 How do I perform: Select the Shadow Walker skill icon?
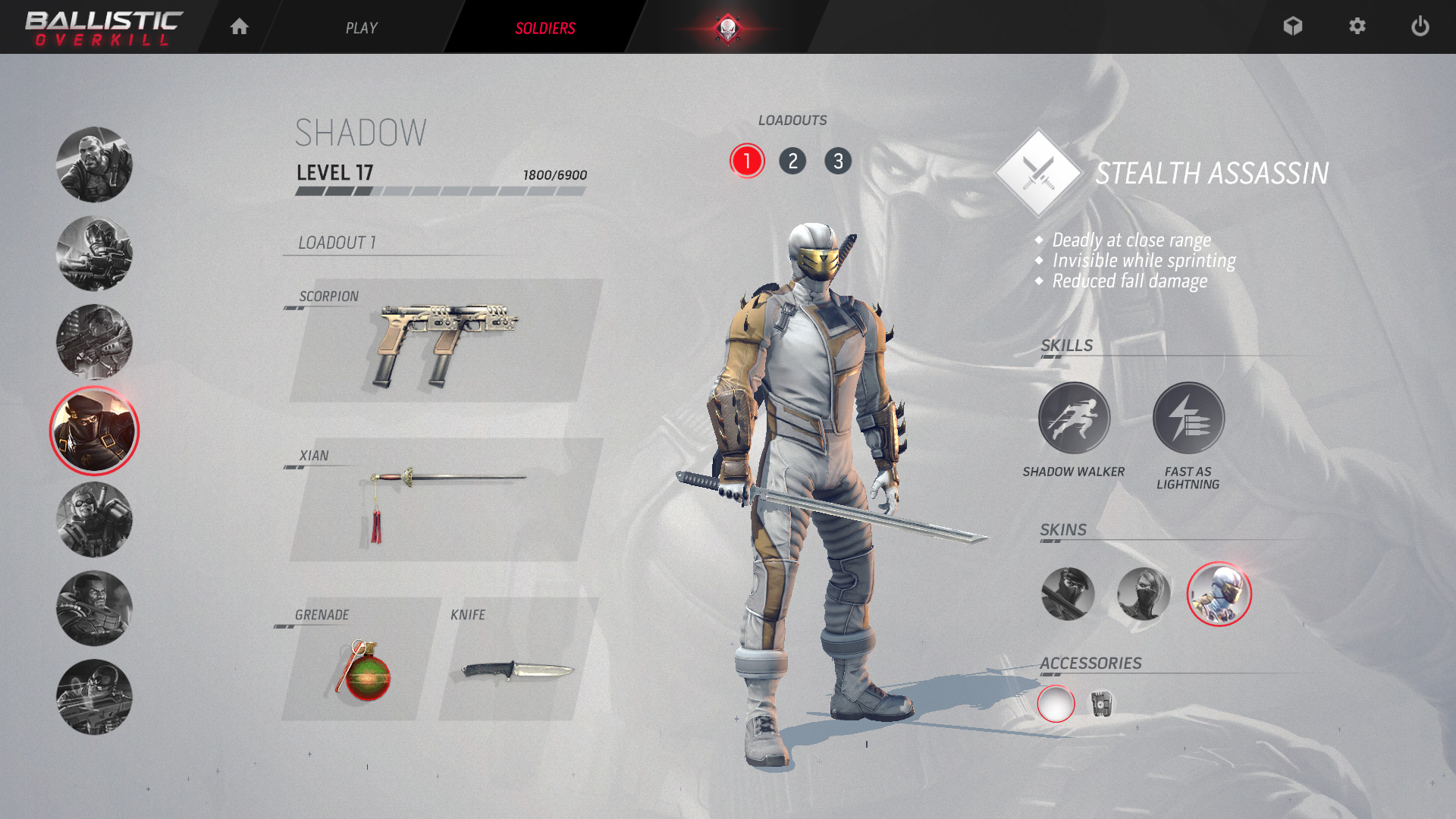[x=1074, y=417]
